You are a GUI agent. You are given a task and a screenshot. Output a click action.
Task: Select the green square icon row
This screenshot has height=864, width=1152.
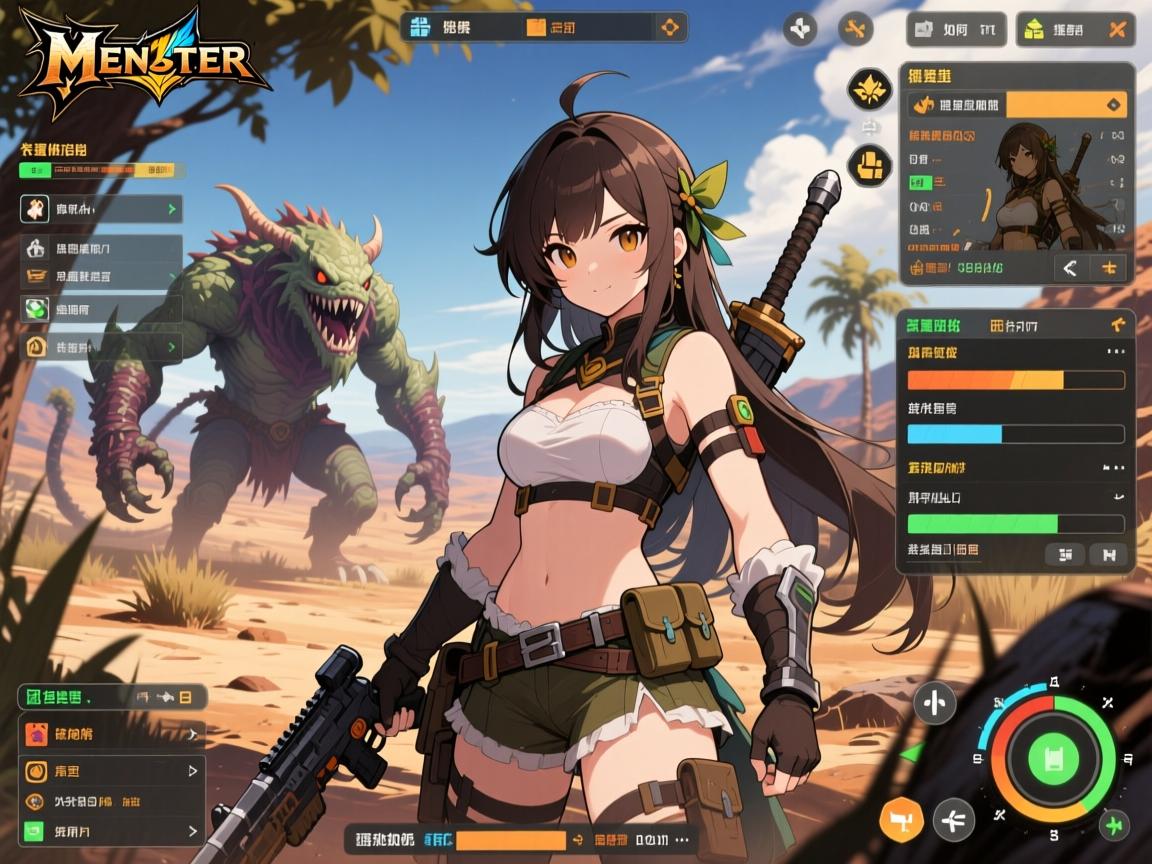(112, 830)
